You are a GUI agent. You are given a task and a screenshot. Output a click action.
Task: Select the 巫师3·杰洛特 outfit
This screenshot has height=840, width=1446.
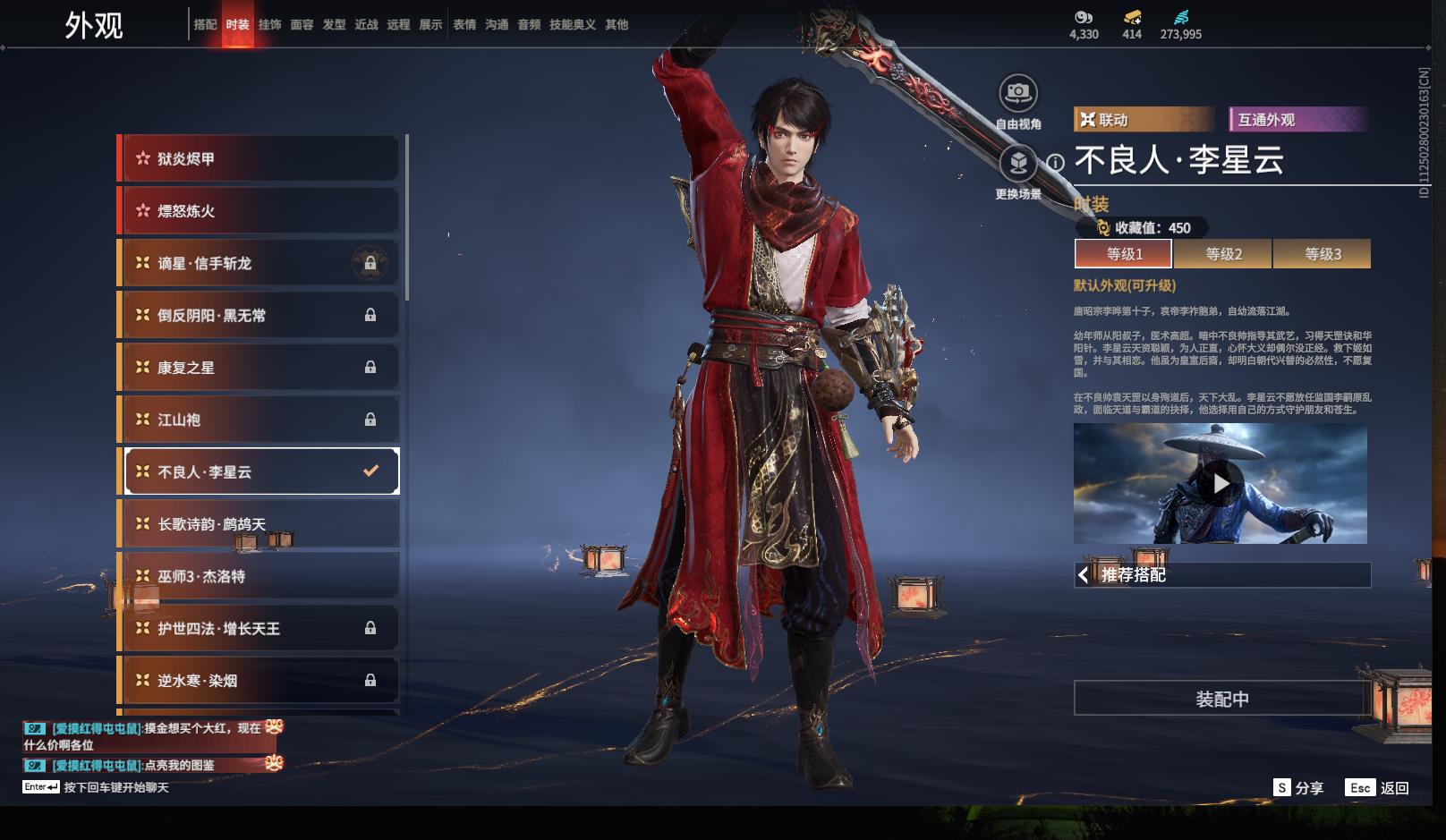[259, 576]
